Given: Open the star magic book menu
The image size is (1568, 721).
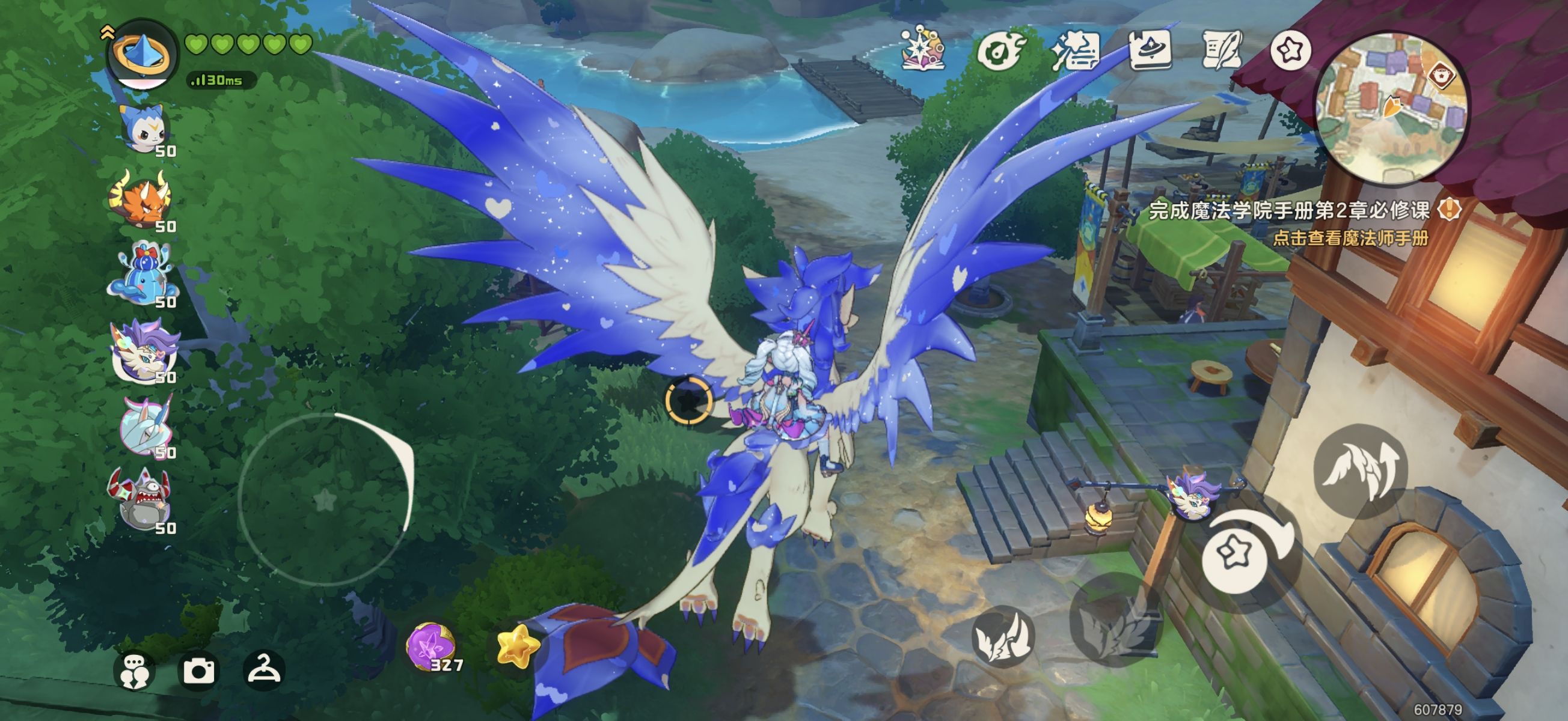Looking at the screenshot, I should click(923, 49).
